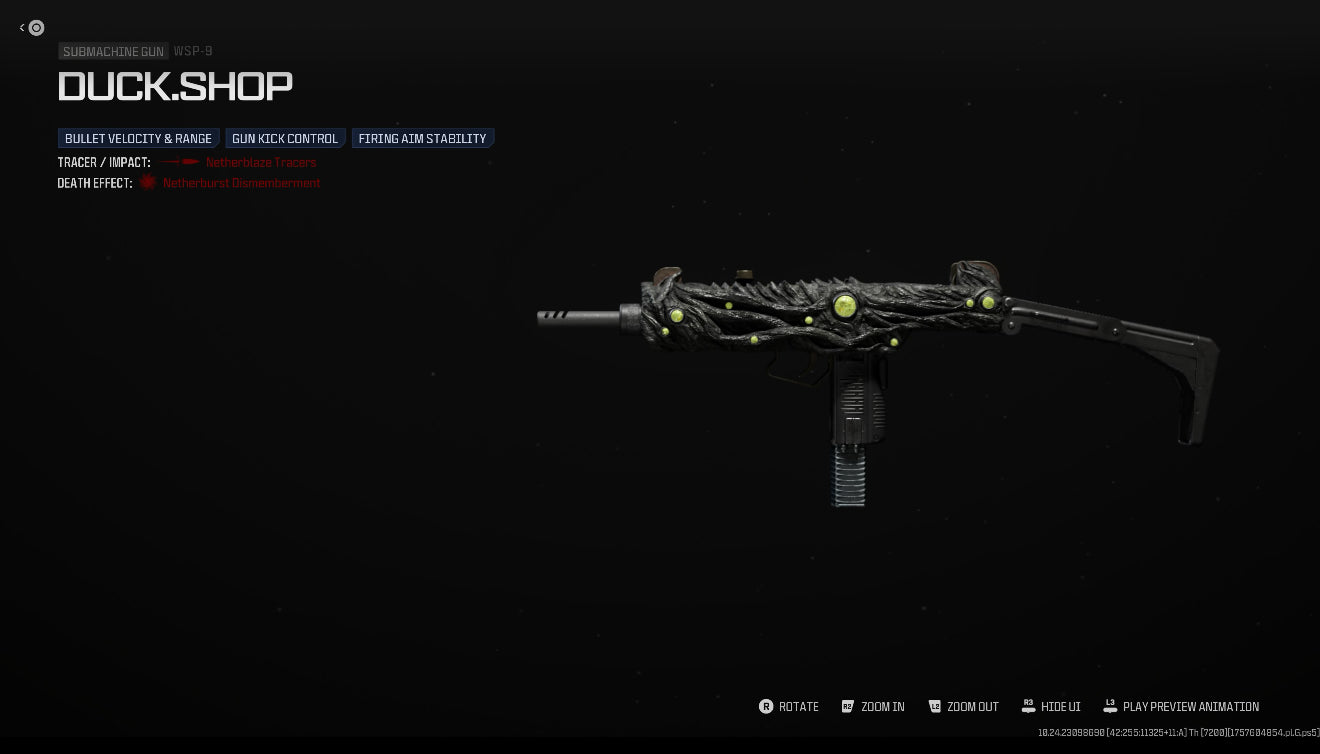1320x754 pixels.
Task: Select the Bullet Velocity & Range tag
Action: click(139, 139)
